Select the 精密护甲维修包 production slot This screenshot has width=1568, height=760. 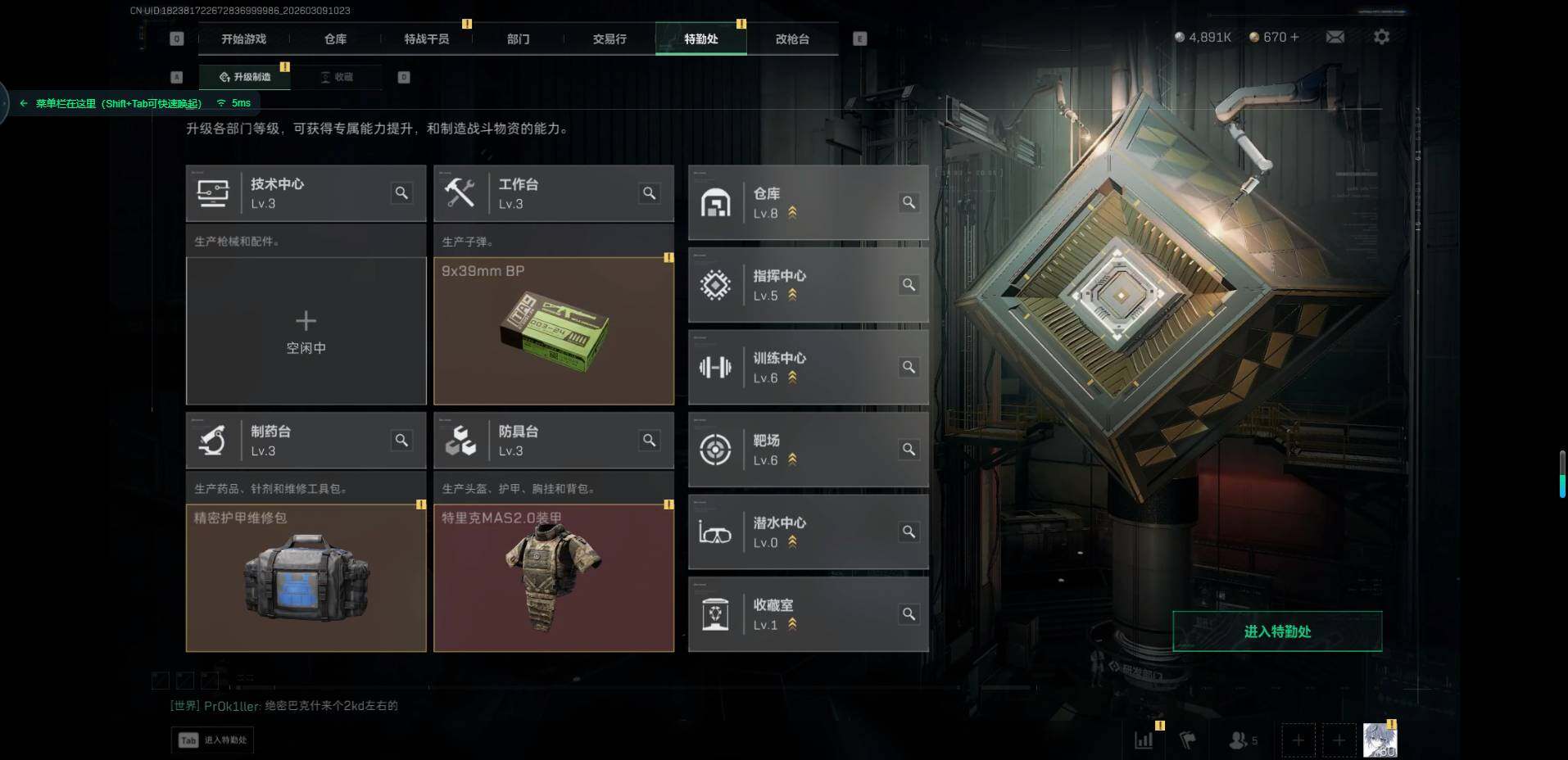(x=306, y=577)
